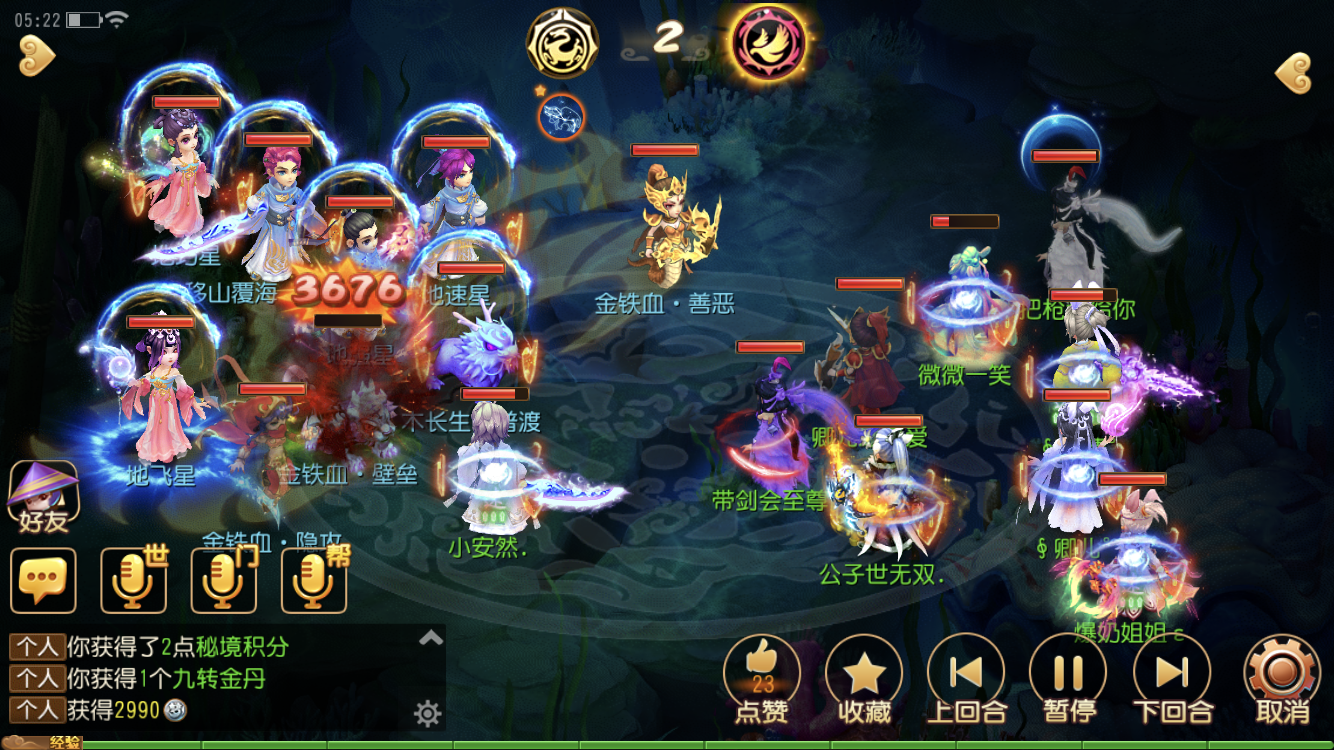Tap the blue beast buff icon
The width and height of the screenshot is (1334, 750).
tap(561, 117)
